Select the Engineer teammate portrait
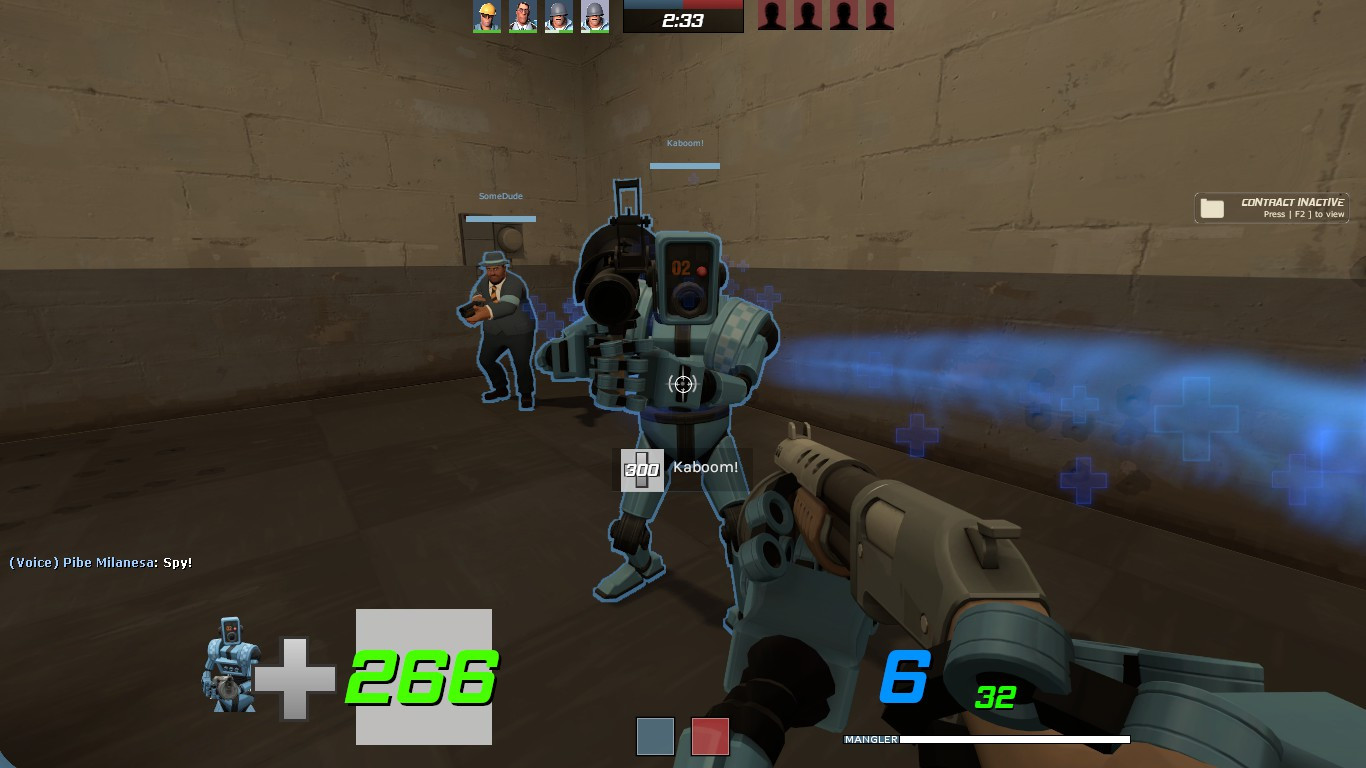 coord(484,16)
